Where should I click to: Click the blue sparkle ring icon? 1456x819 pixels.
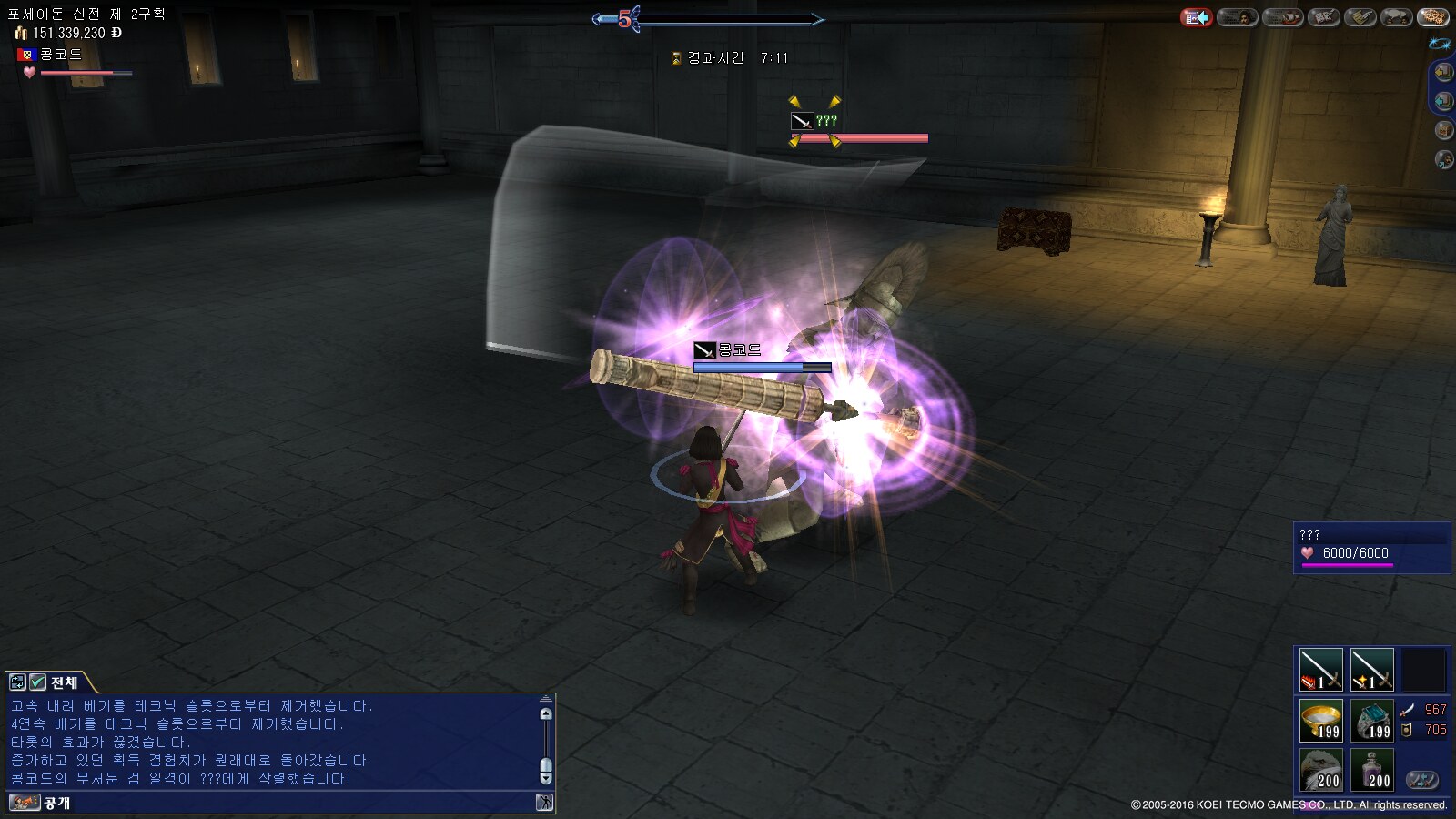pos(1440,44)
